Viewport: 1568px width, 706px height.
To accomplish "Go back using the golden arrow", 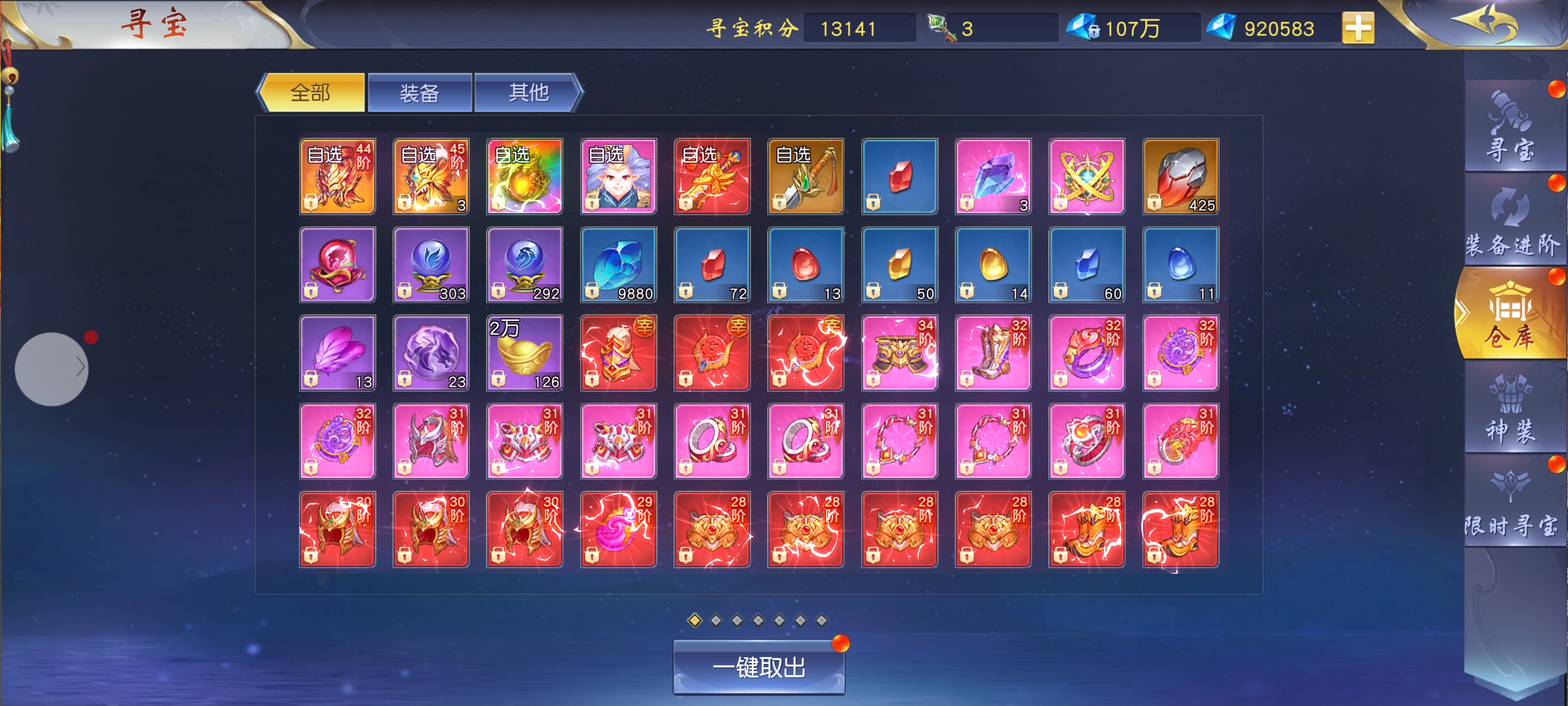I will point(1484,23).
